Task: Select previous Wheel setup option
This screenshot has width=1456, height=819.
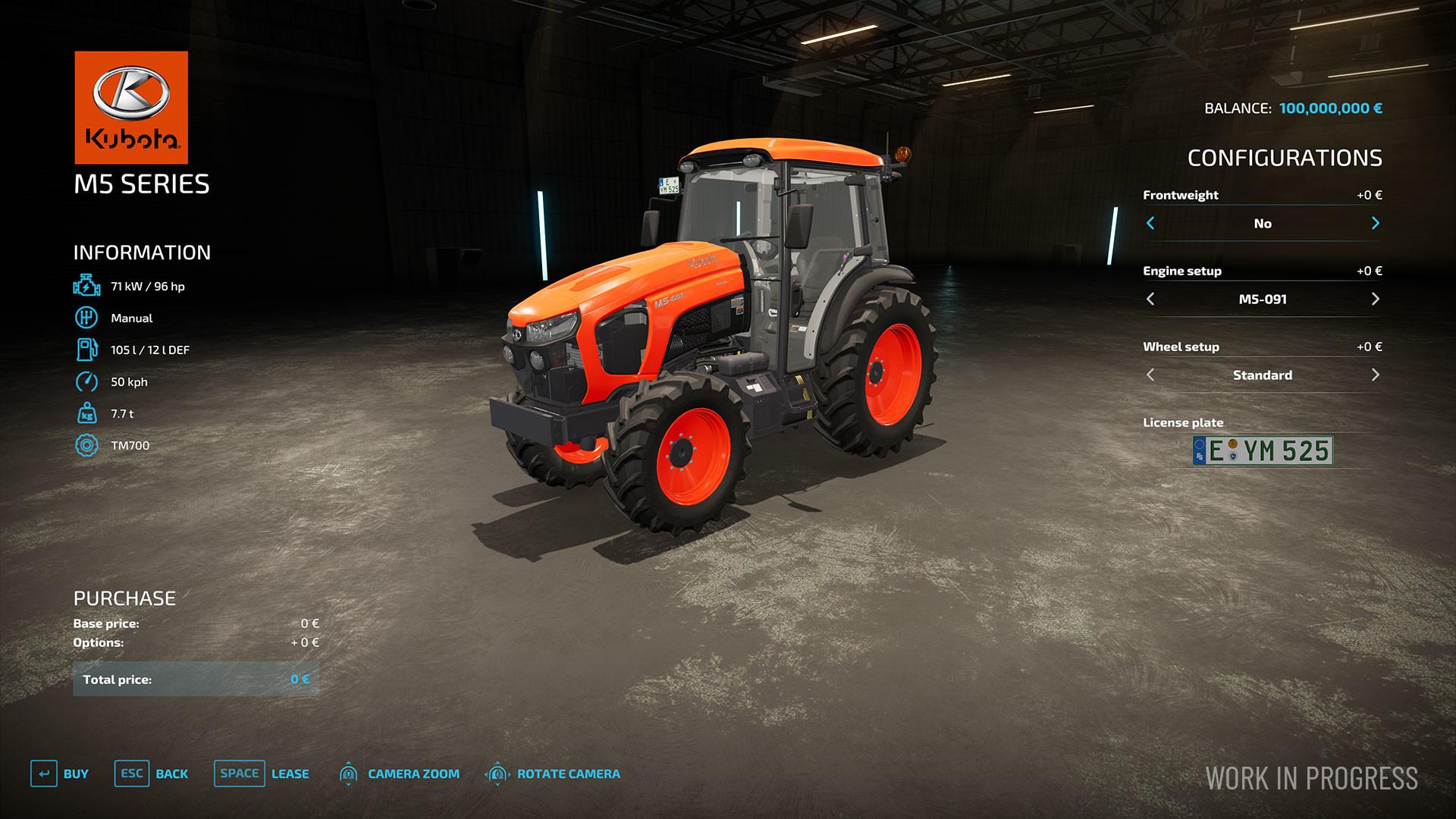Action: [x=1151, y=374]
